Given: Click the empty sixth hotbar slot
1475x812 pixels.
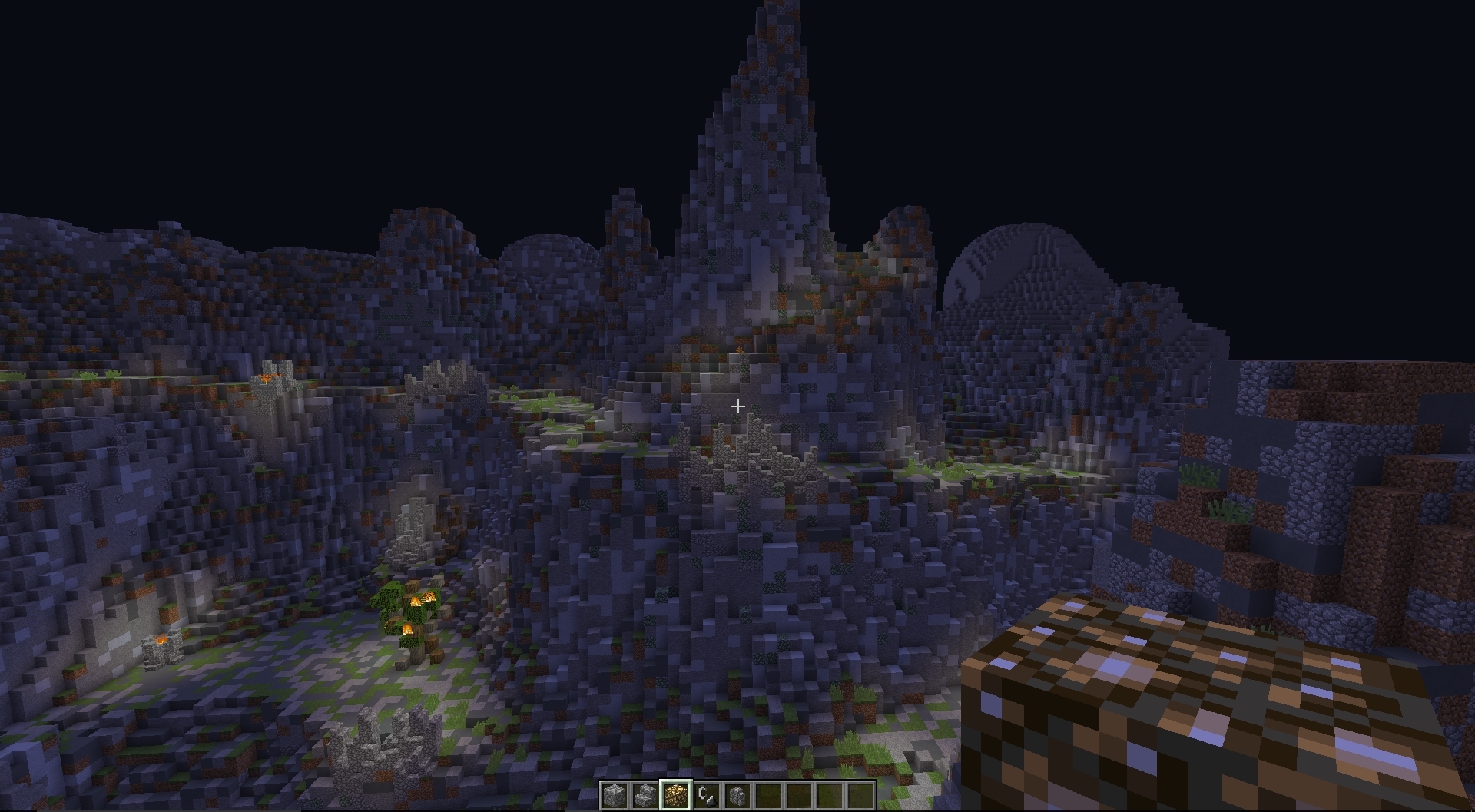Looking at the screenshot, I should pyautogui.click(x=768, y=795).
